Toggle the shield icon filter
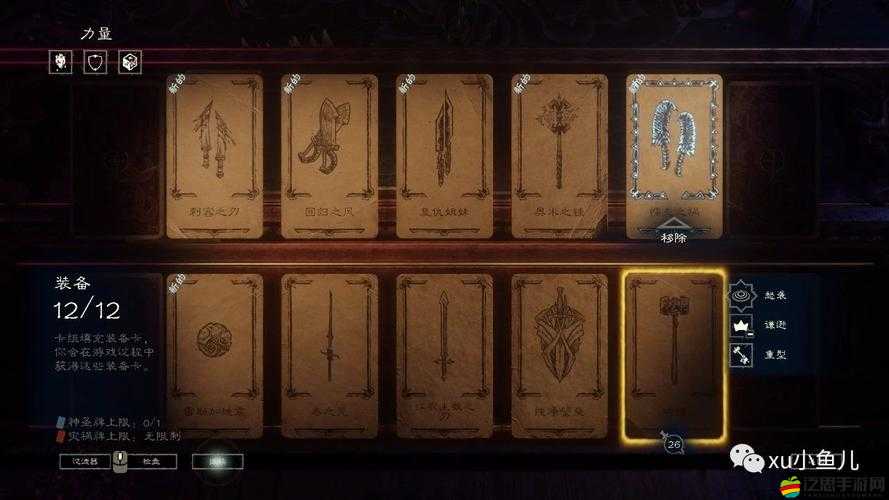 (96, 62)
